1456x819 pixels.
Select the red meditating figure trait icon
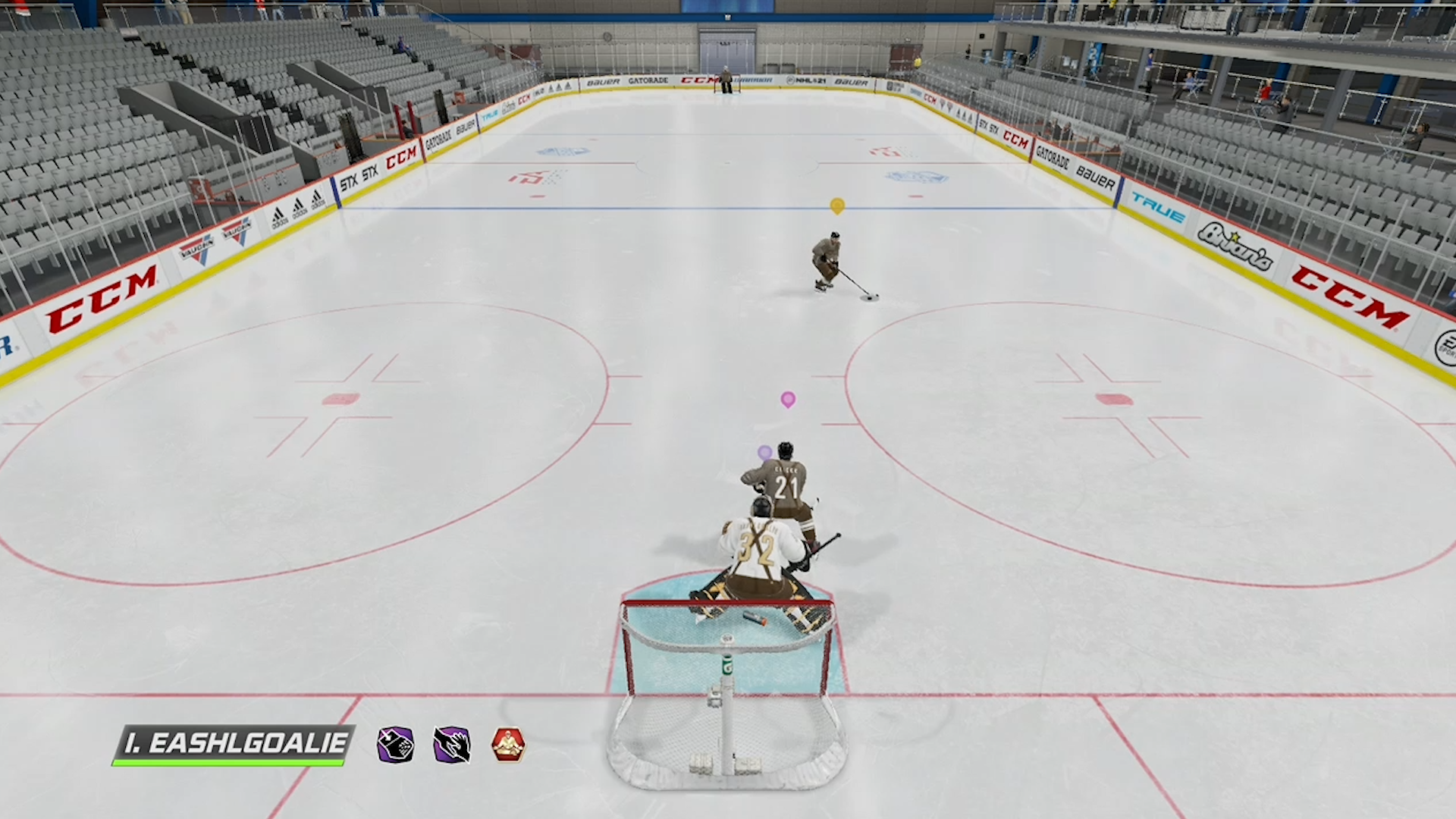tap(508, 745)
